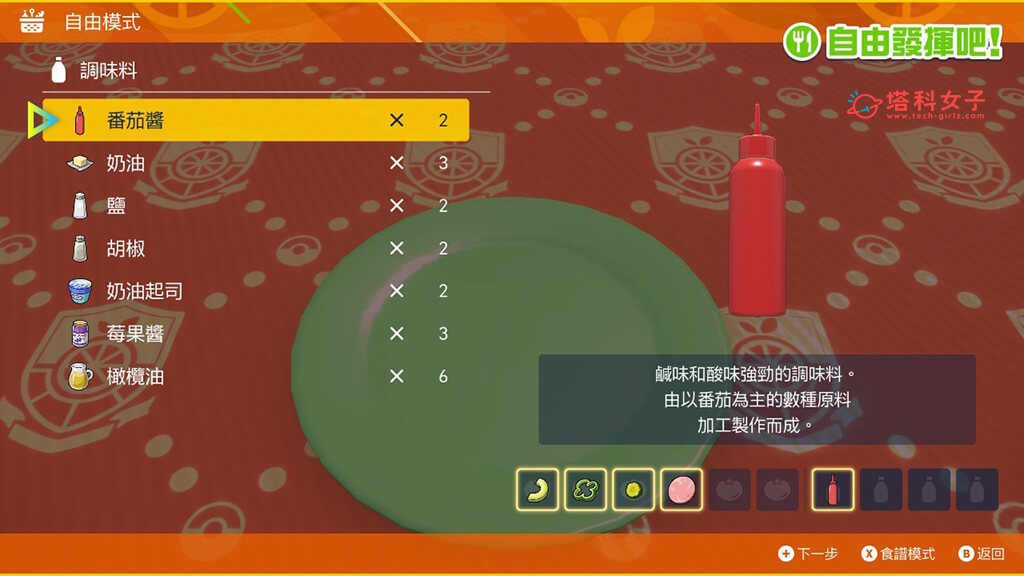Select the 番茄醬 ketchup row

click(255, 120)
